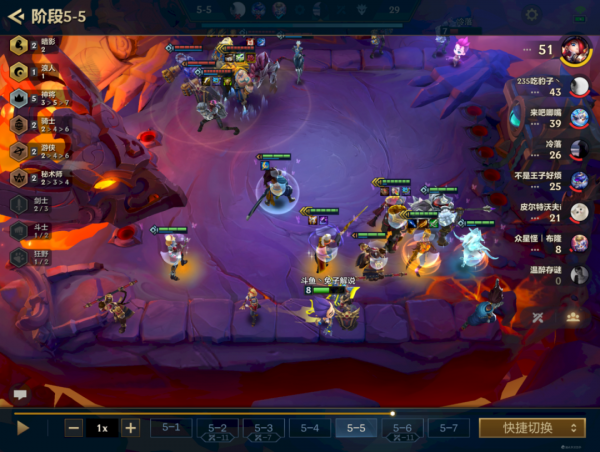600x452 pixels.
Task: Decrease playback speed with the minus button
Action: point(74,428)
